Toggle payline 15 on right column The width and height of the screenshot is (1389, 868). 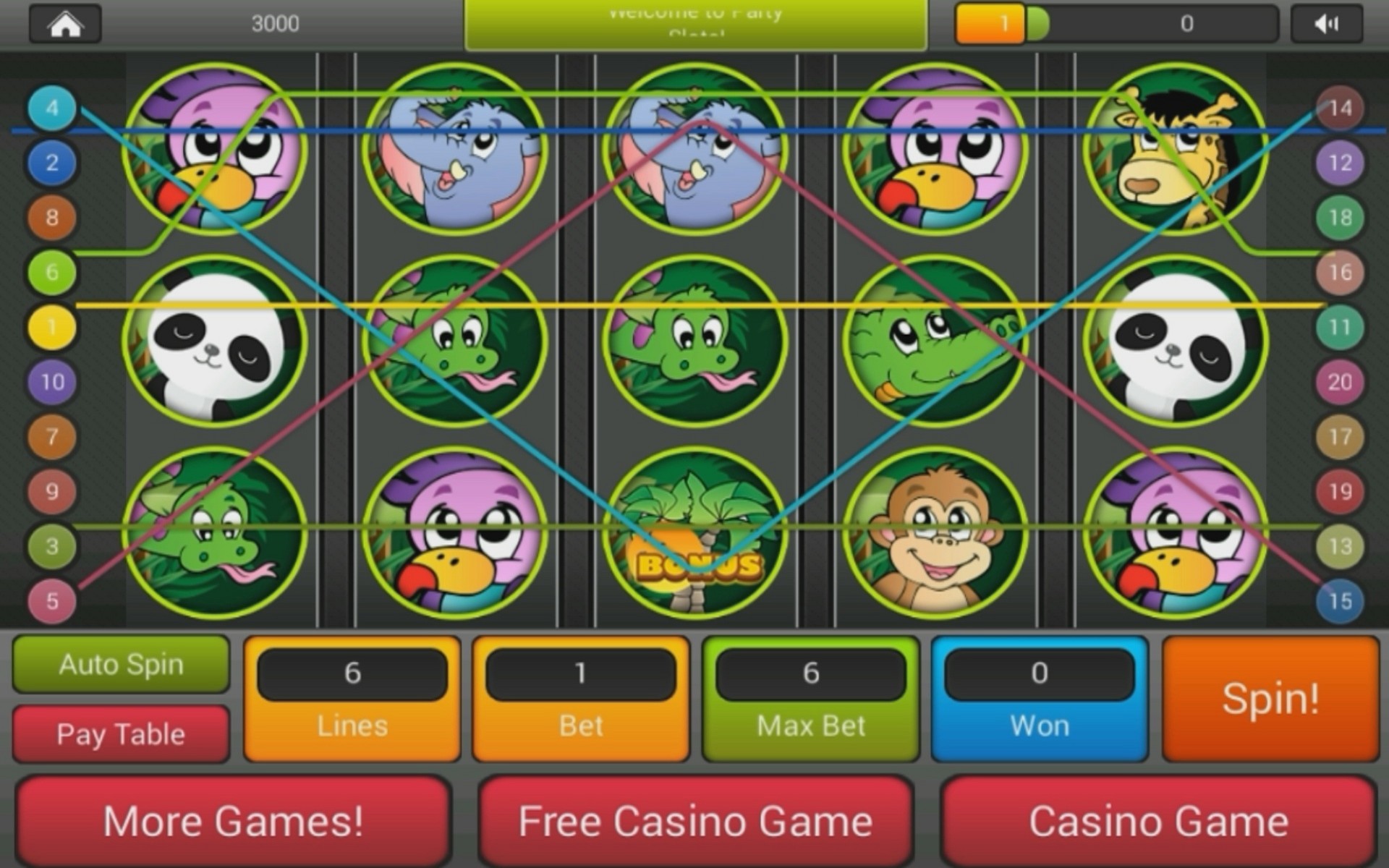click(1342, 601)
